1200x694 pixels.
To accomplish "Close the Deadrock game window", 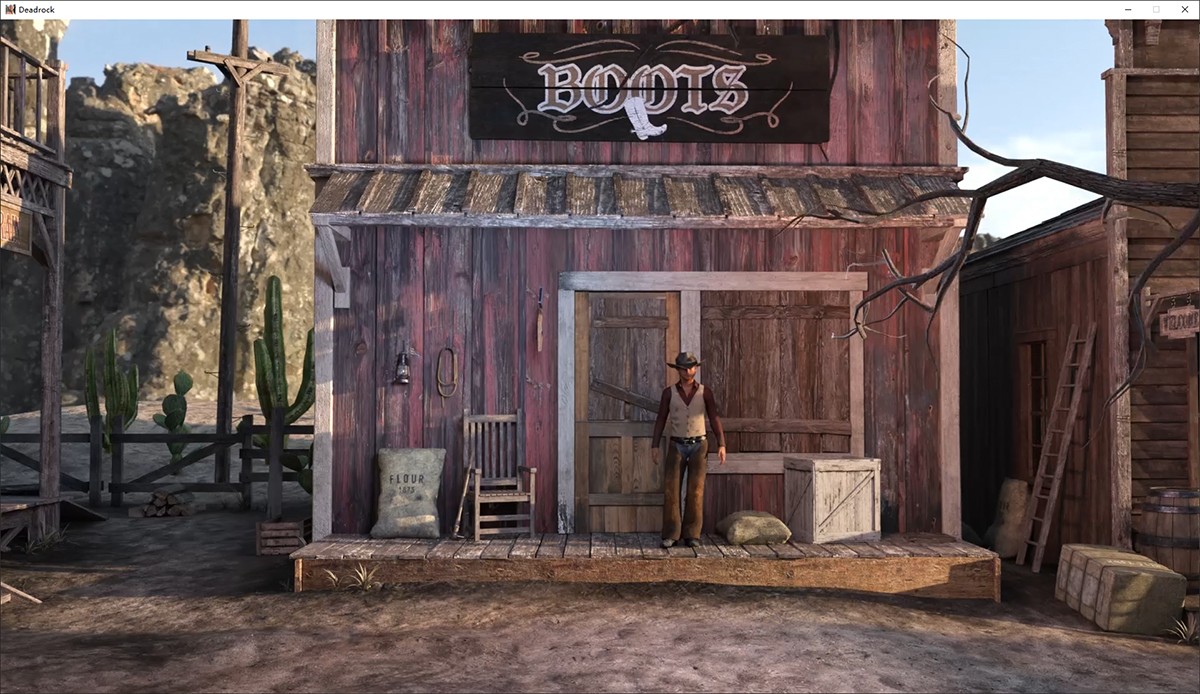I will pyautogui.click(x=1184, y=9).
